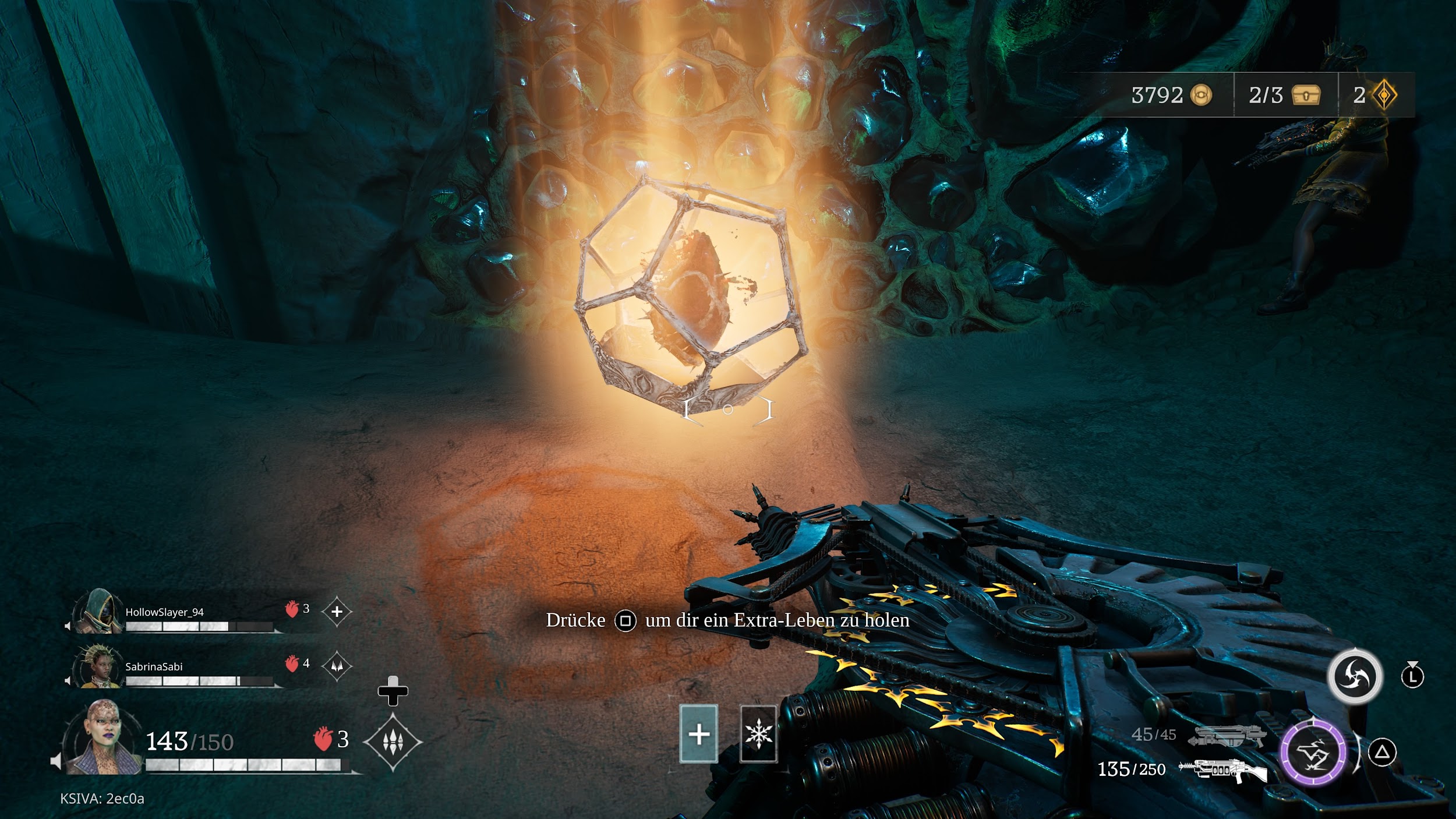Select the active rifle with 135/250 ammo
Screen dimensions: 1456x819
tap(1222, 770)
